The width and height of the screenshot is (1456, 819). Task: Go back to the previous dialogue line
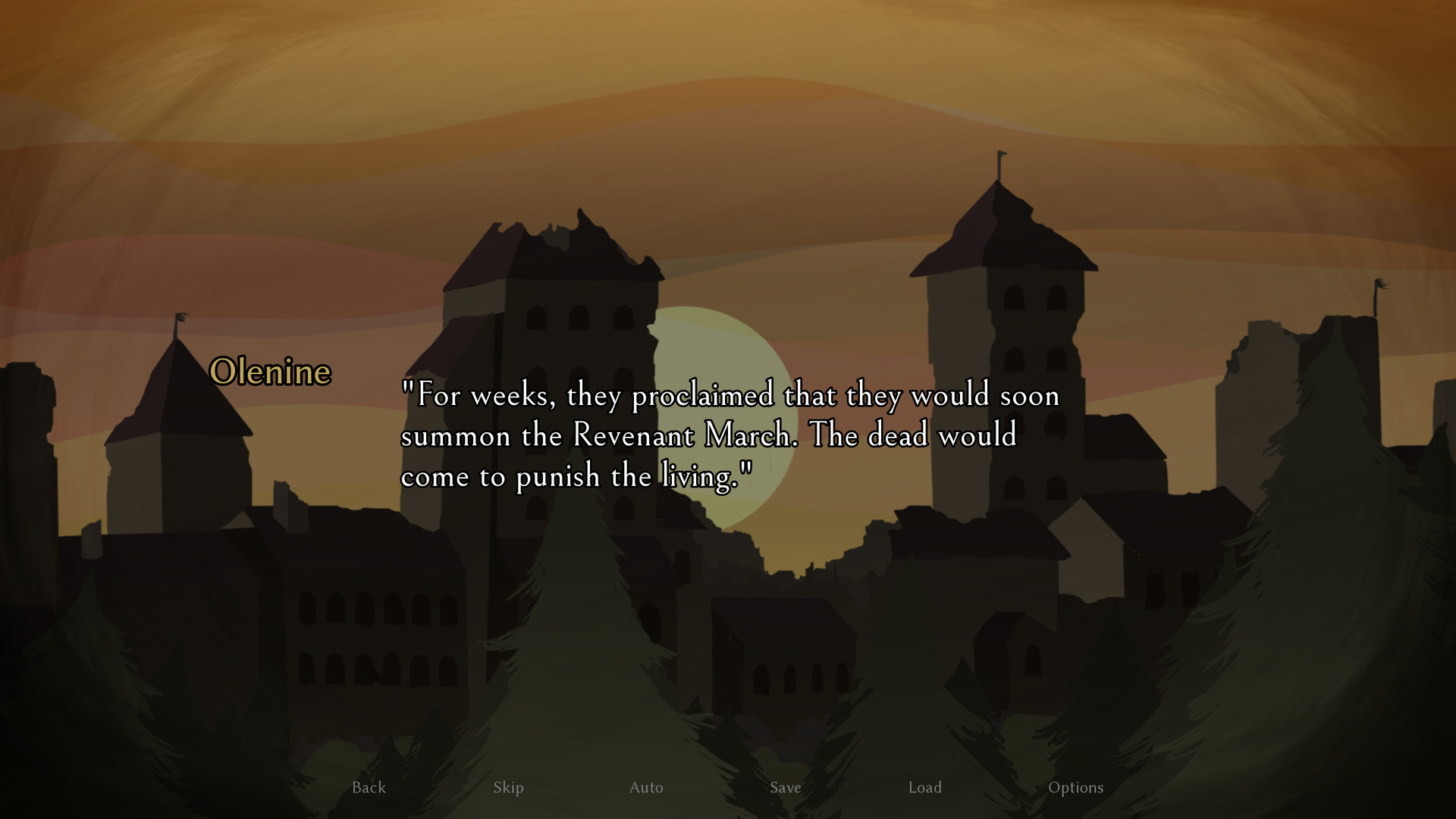[368, 787]
